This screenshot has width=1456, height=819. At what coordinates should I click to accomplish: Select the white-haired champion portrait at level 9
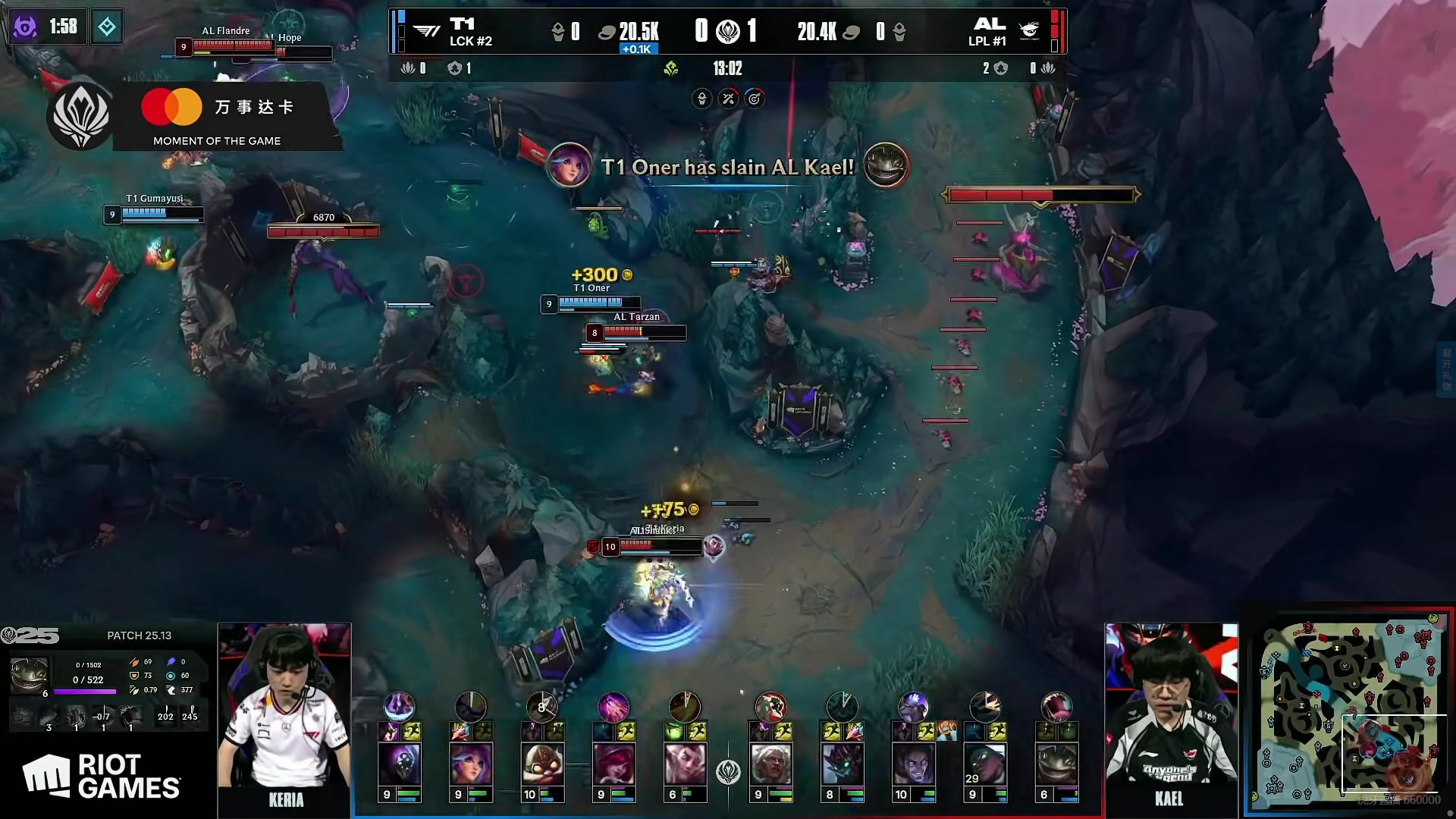770,764
